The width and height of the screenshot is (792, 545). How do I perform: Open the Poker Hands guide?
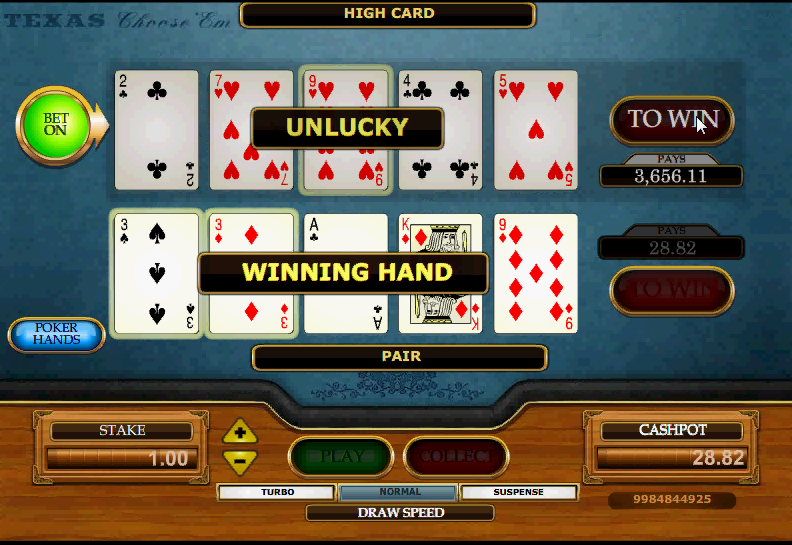coord(57,335)
